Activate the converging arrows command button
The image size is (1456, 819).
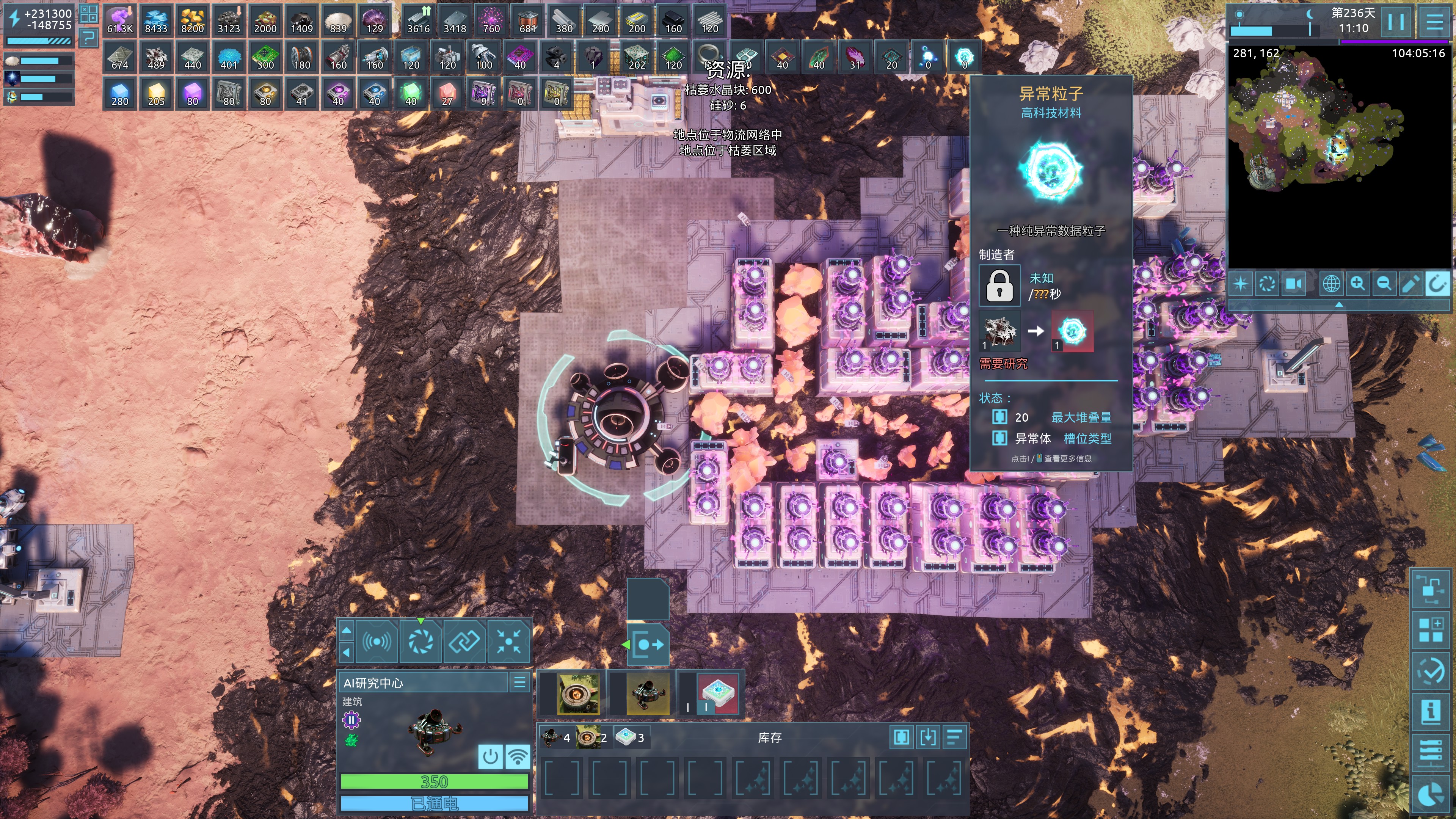[x=509, y=642]
